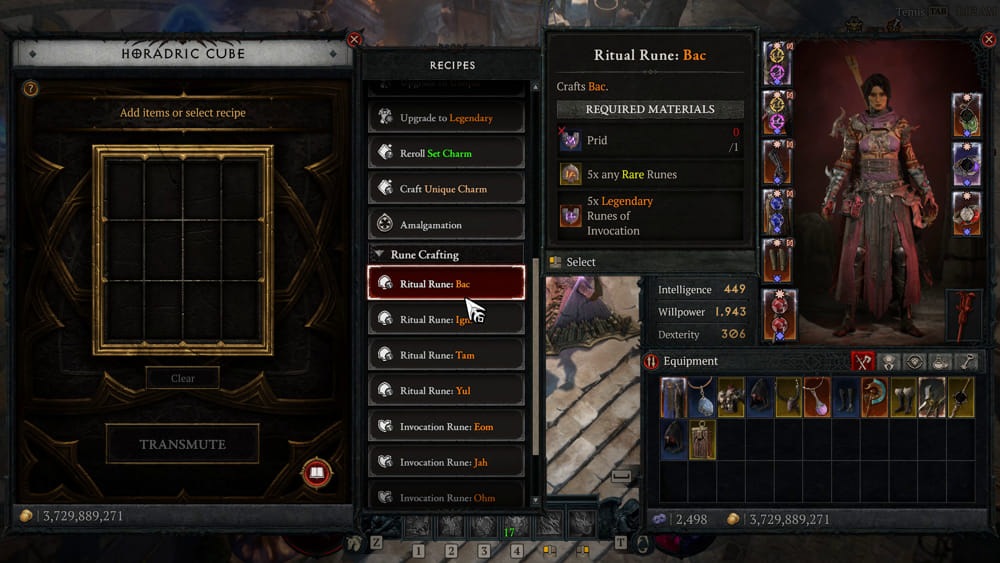Select the Craft Unique Charm recipe

pyautogui.click(x=446, y=189)
